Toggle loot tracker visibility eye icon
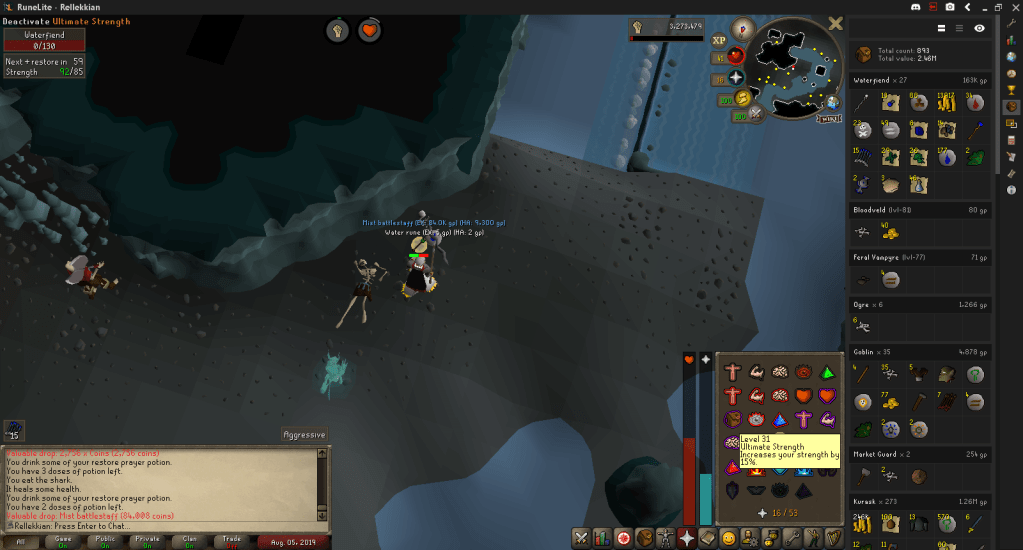 (x=980, y=28)
